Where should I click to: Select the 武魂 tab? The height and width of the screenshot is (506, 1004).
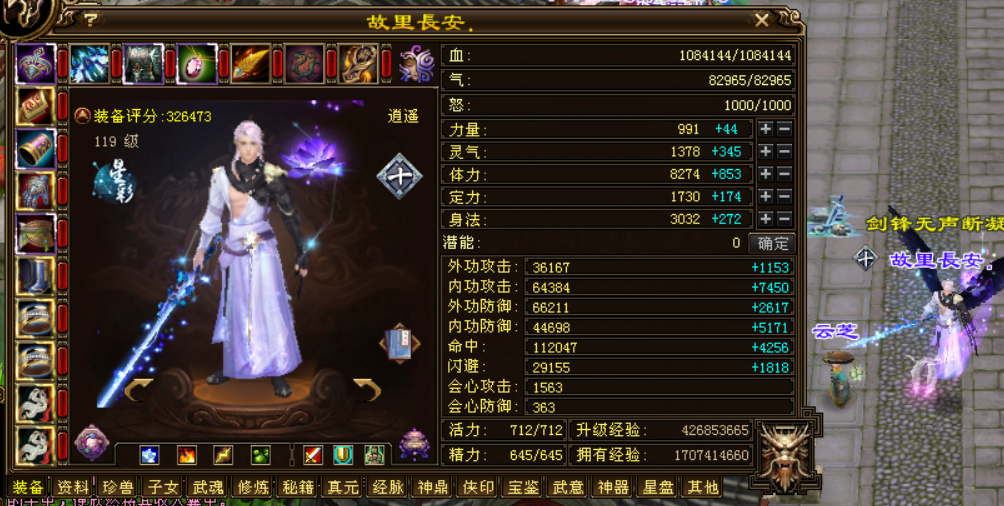(208, 487)
